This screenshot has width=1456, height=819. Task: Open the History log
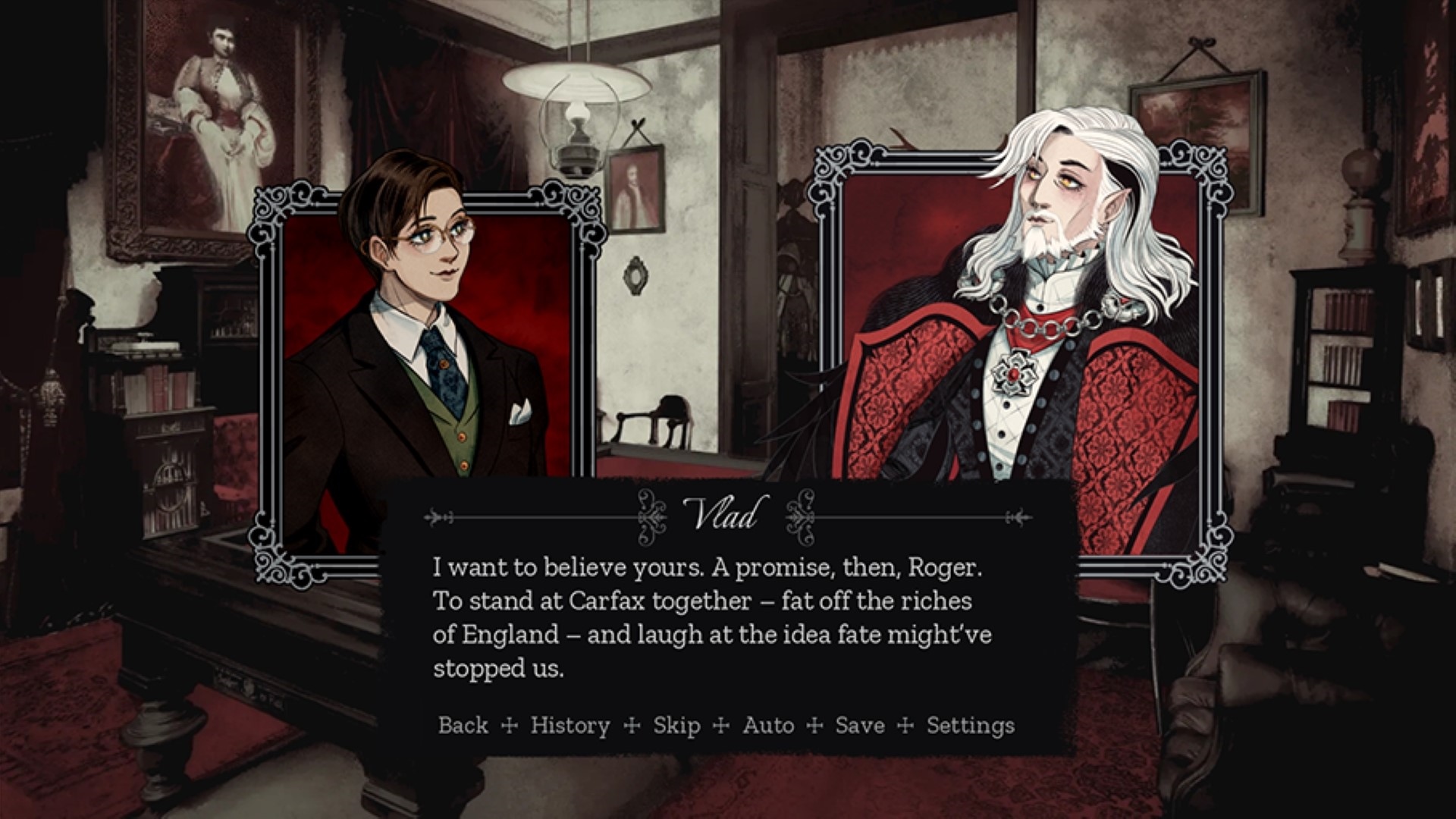coord(570,726)
